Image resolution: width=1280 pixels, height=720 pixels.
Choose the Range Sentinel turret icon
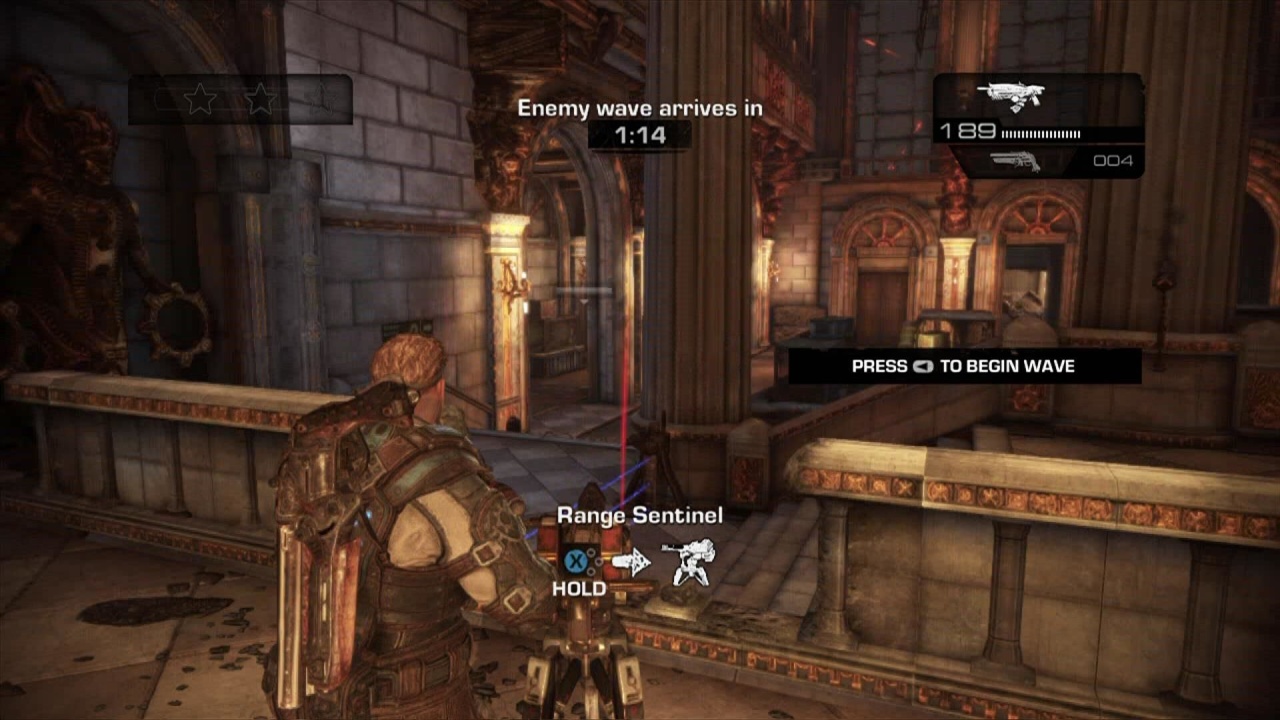pos(690,562)
